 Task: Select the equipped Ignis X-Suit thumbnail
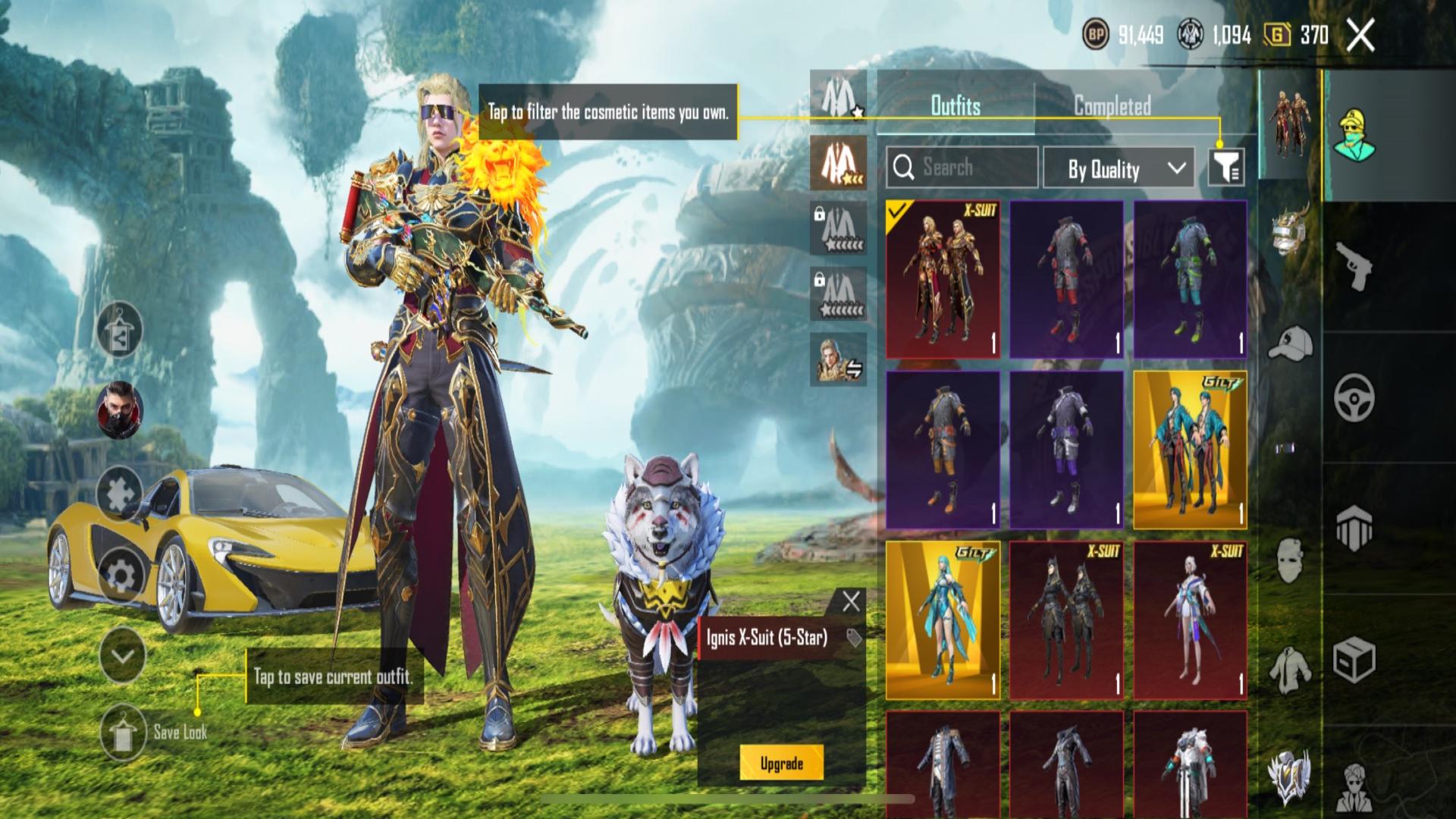[943, 279]
